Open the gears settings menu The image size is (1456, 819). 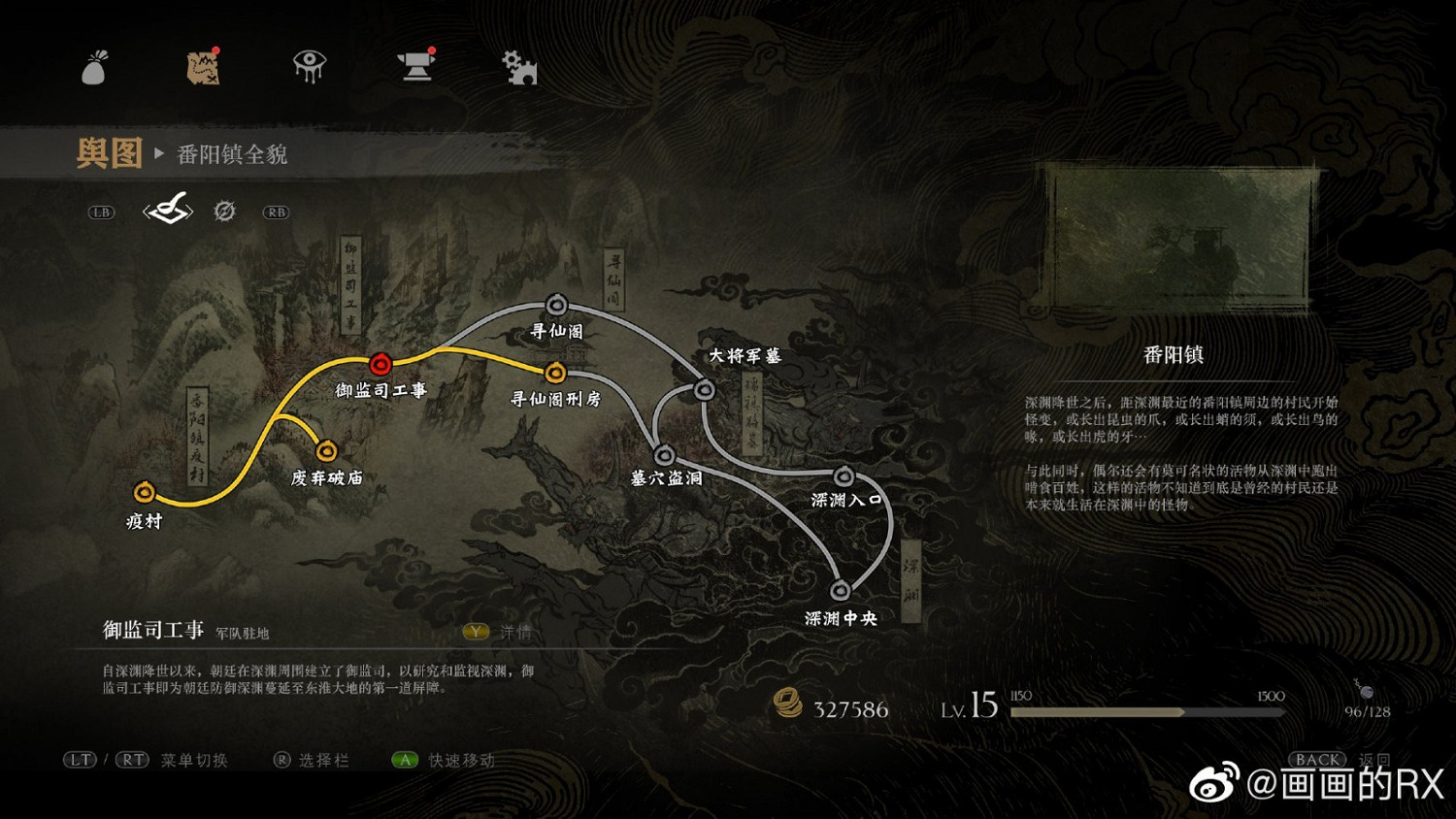(x=520, y=67)
